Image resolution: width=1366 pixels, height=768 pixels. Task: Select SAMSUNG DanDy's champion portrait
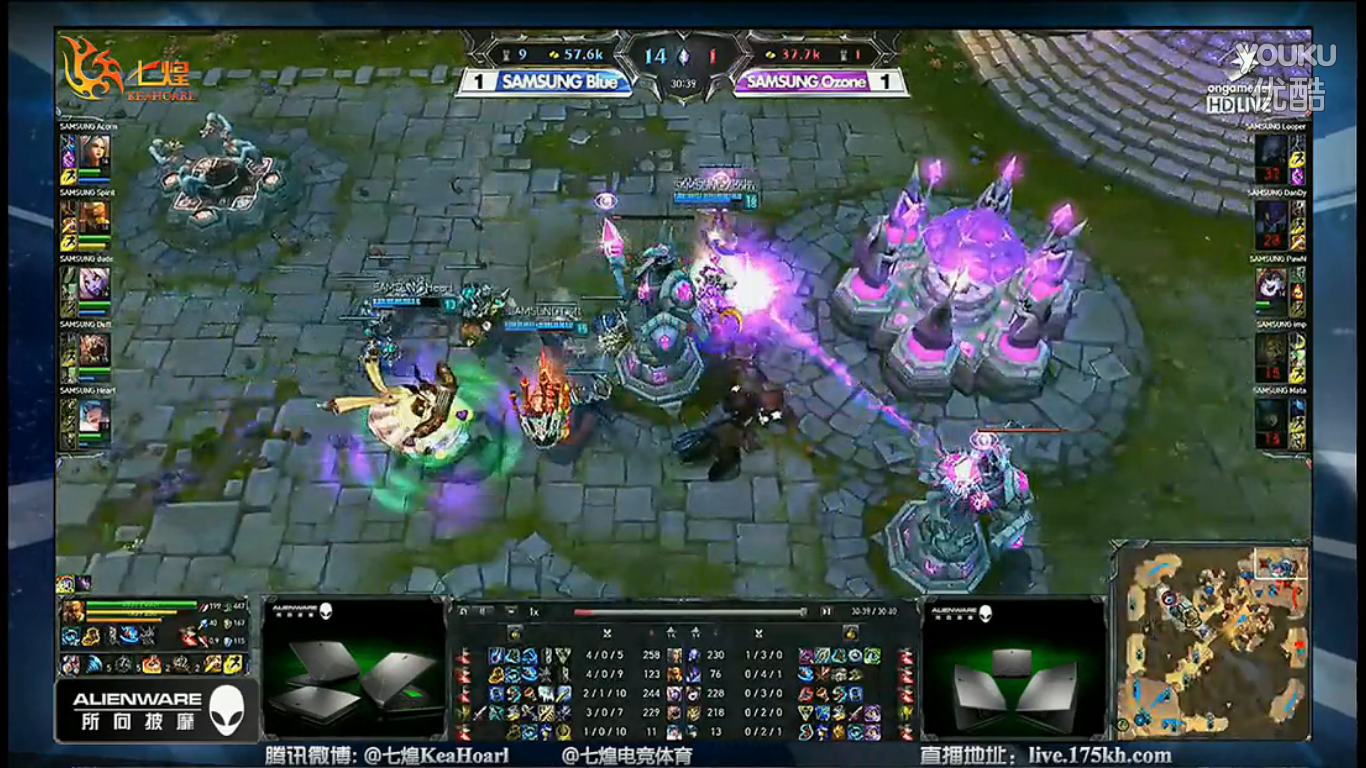click(1271, 217)
